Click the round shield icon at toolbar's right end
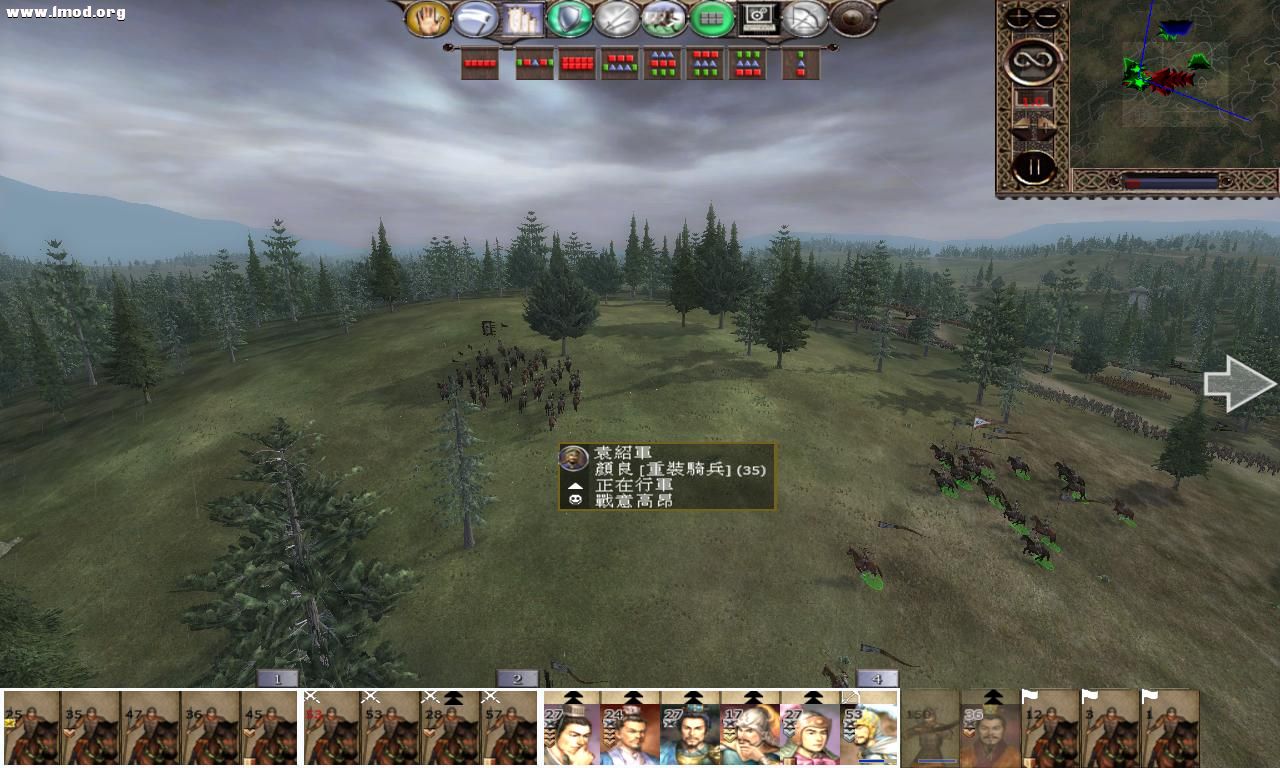This screenshot has height=768, width=1280. click(851, 17)
